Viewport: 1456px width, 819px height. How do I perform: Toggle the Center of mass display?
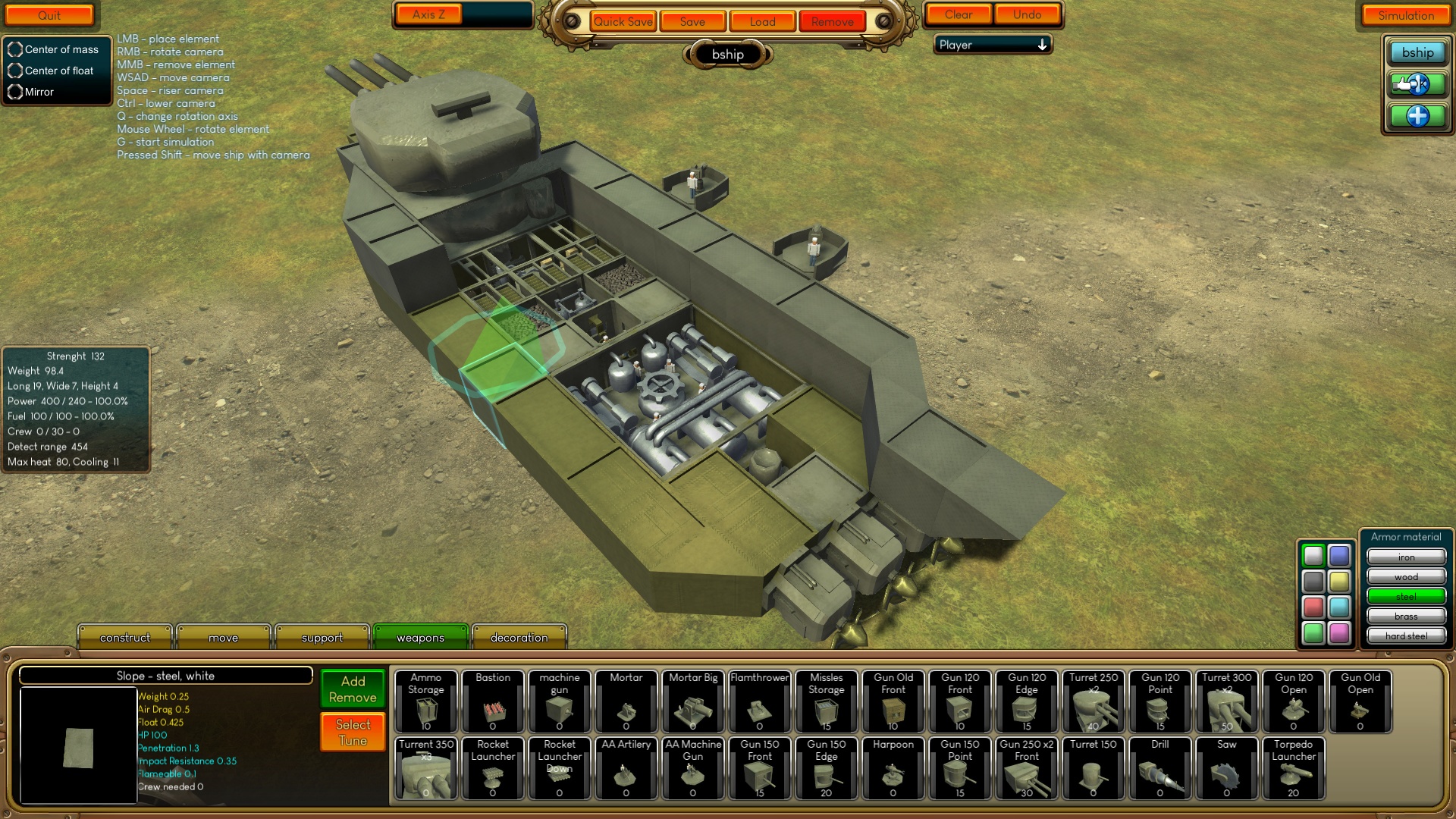[x=15, y=49]
